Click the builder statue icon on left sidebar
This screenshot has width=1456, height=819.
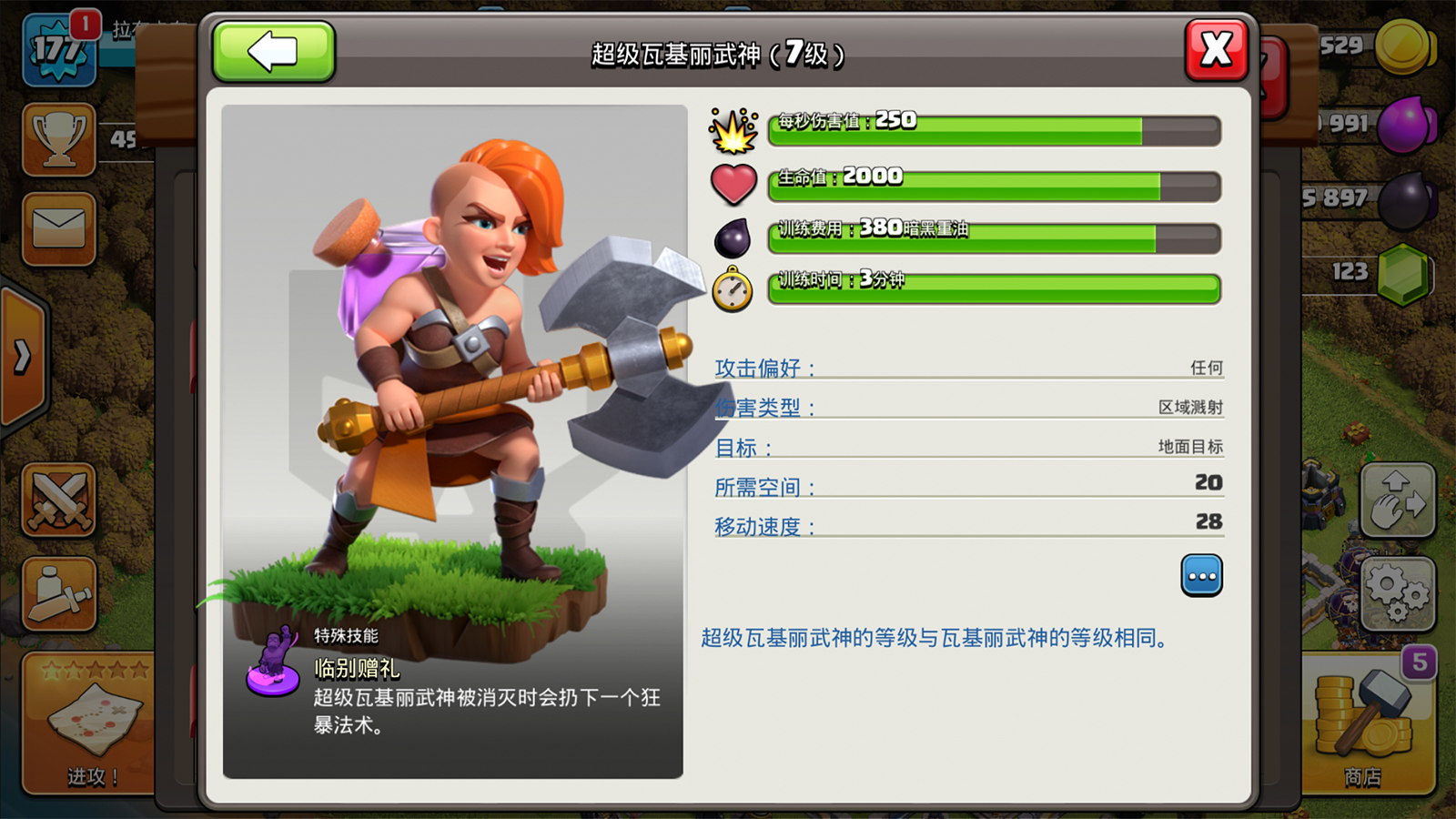[x=56, y=591]
